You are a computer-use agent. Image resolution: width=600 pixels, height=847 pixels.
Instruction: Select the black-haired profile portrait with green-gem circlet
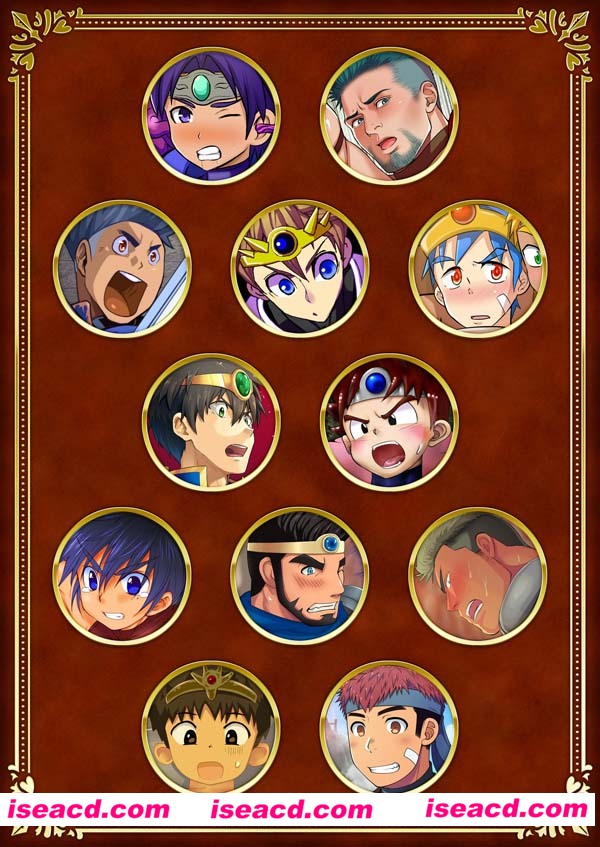coord(211,422)
